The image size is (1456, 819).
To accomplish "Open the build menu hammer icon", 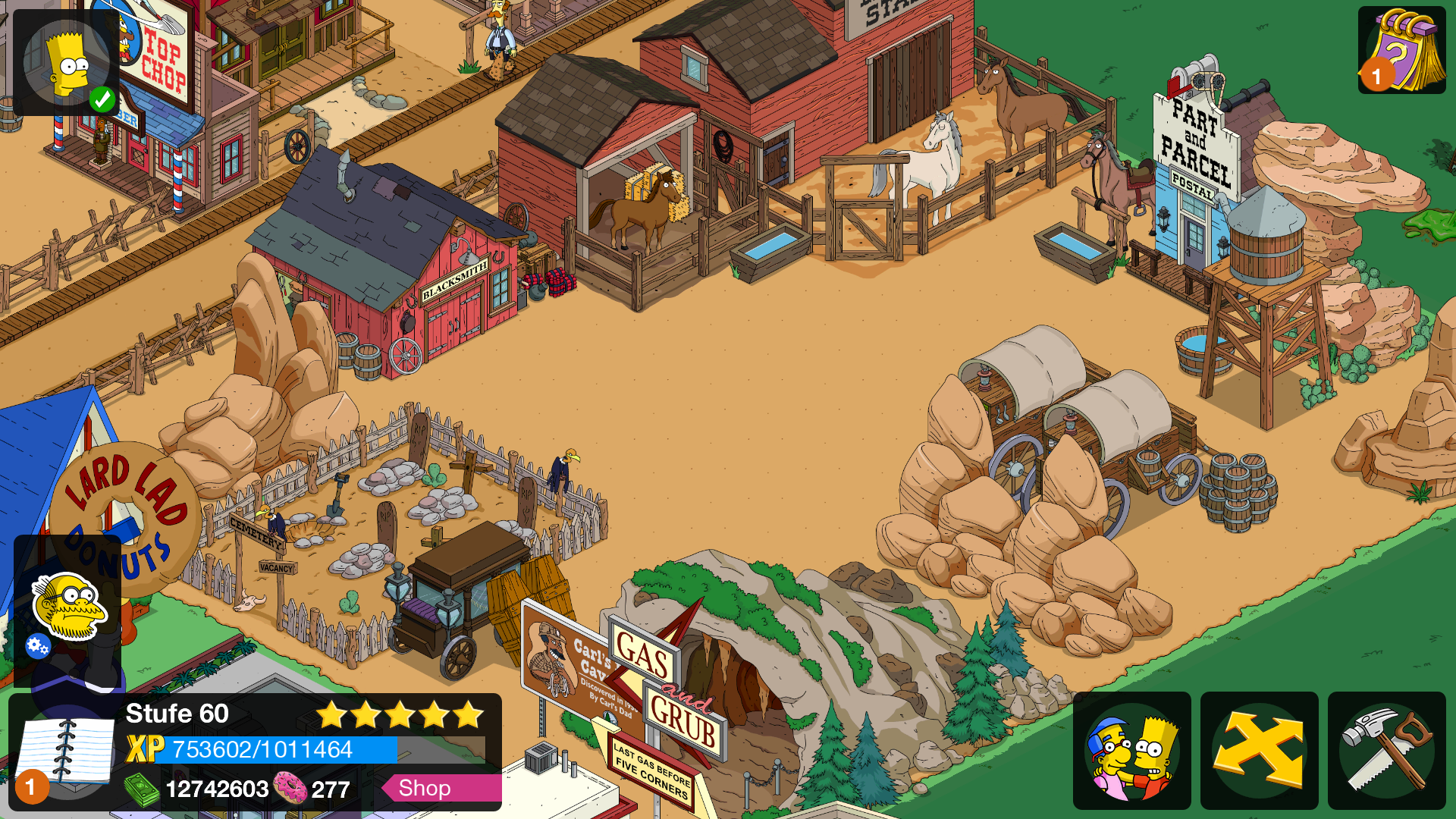I will pos(1388,749).
